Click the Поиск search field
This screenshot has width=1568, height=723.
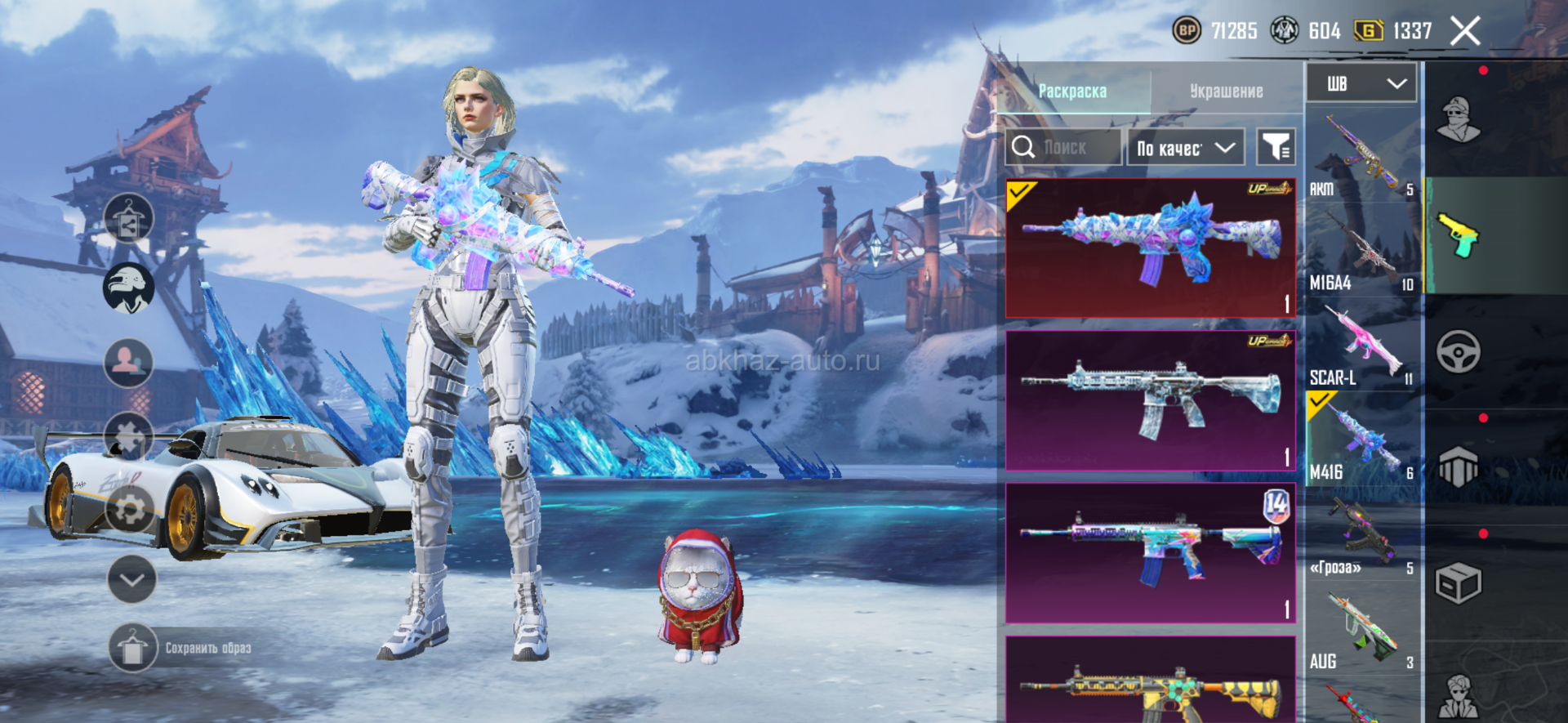point(1063,148)
